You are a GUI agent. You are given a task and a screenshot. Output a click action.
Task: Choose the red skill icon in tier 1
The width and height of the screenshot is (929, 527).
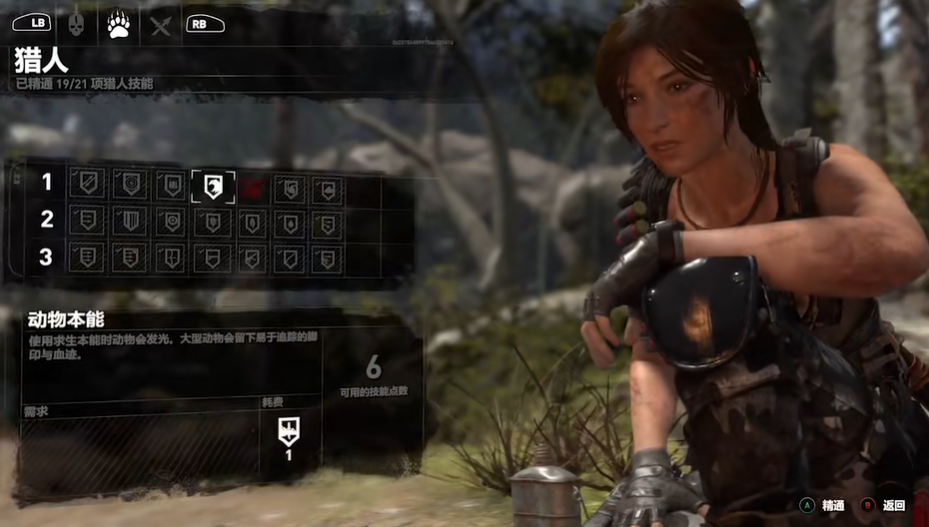tap(251, 186)
